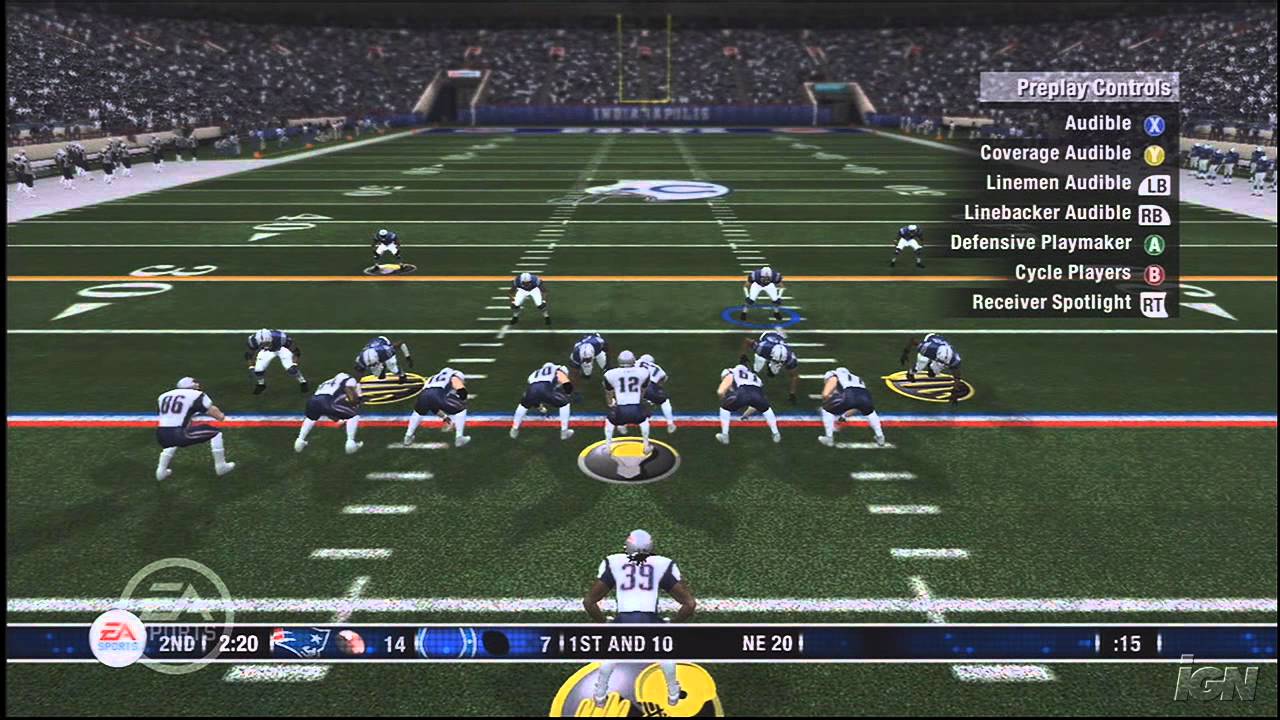
Task: Choose Coverage Audible in preplay controls
Action: 1056,153
